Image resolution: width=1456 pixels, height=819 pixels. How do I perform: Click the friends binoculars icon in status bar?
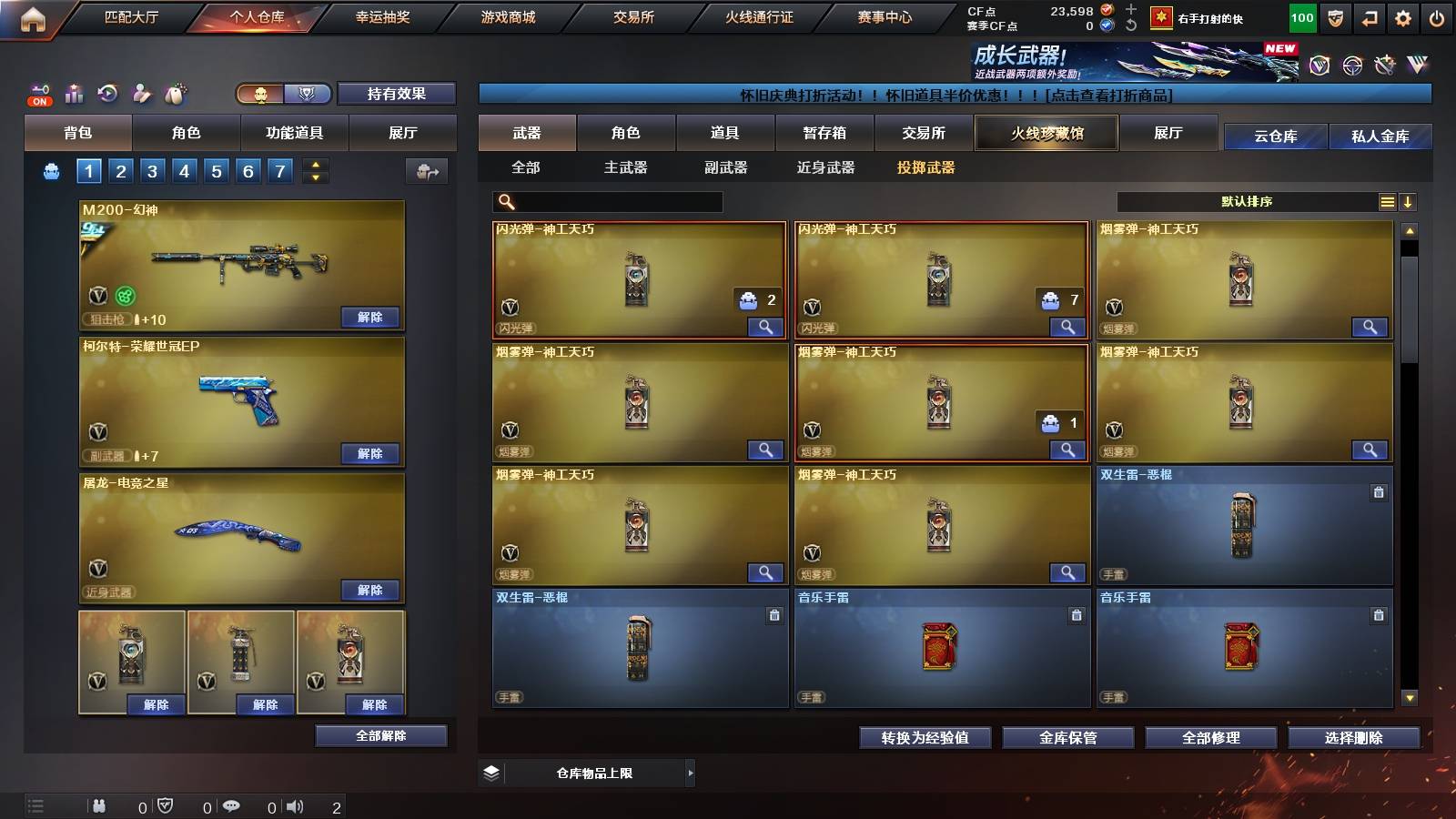click(98, 805)
